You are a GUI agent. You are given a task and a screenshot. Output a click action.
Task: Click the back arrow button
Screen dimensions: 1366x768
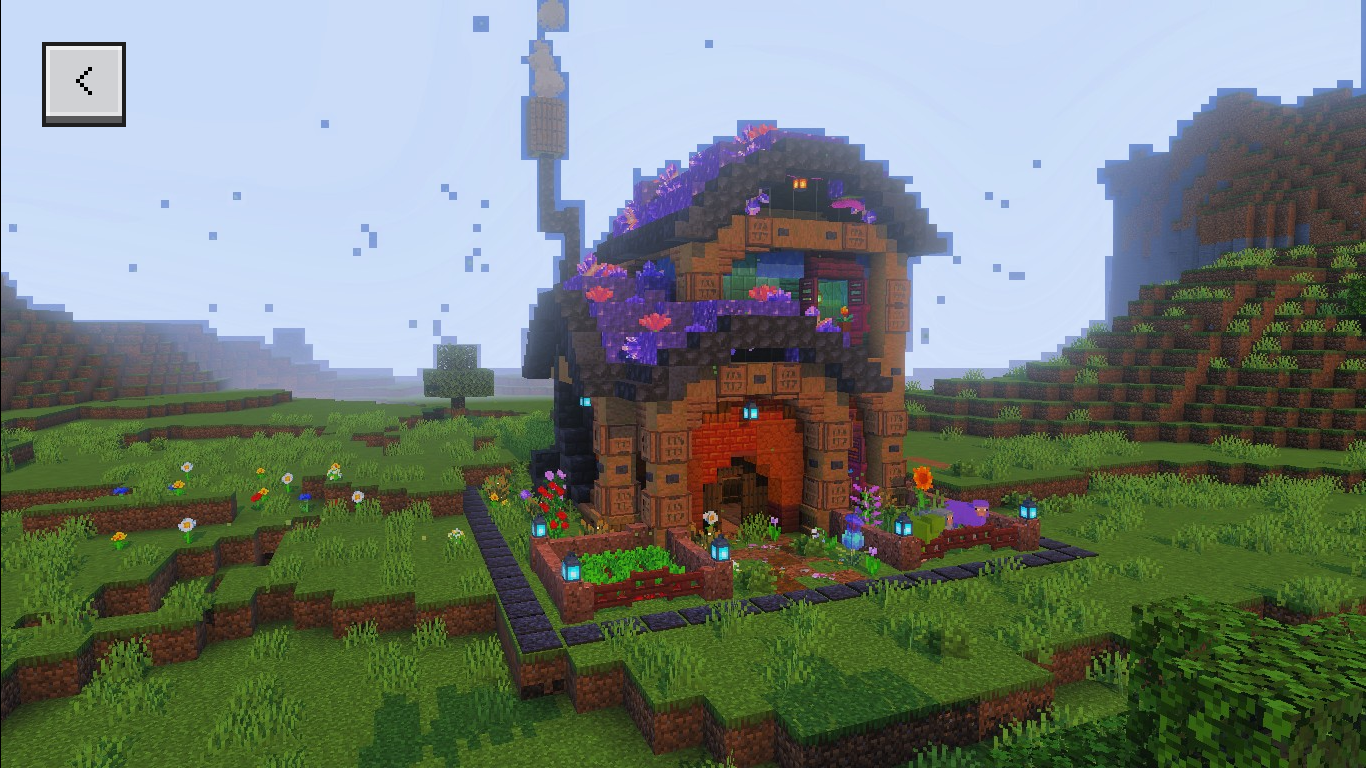click(x=84, y=81)
